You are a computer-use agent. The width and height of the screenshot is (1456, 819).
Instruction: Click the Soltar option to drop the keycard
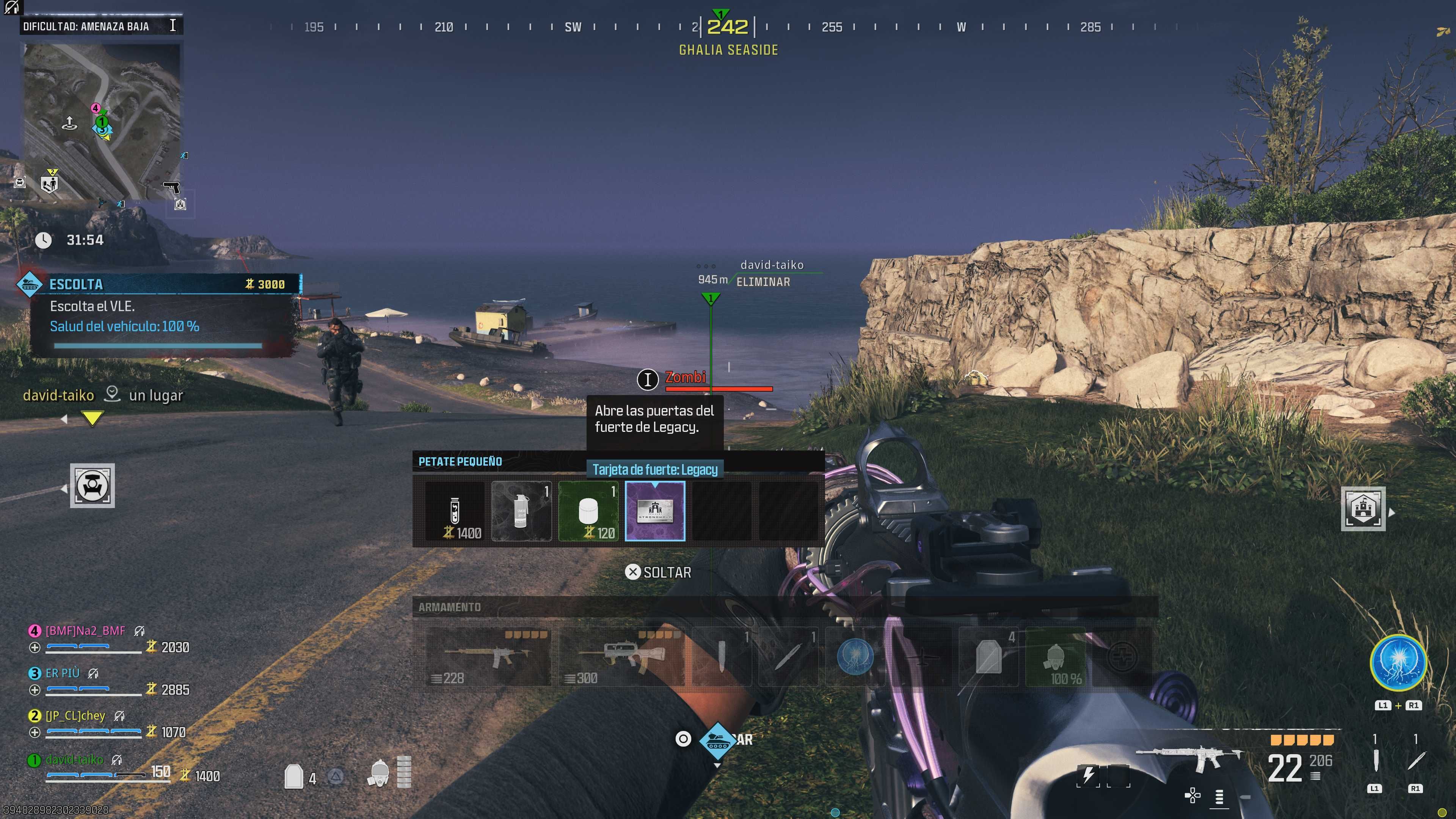pos(659,573)
